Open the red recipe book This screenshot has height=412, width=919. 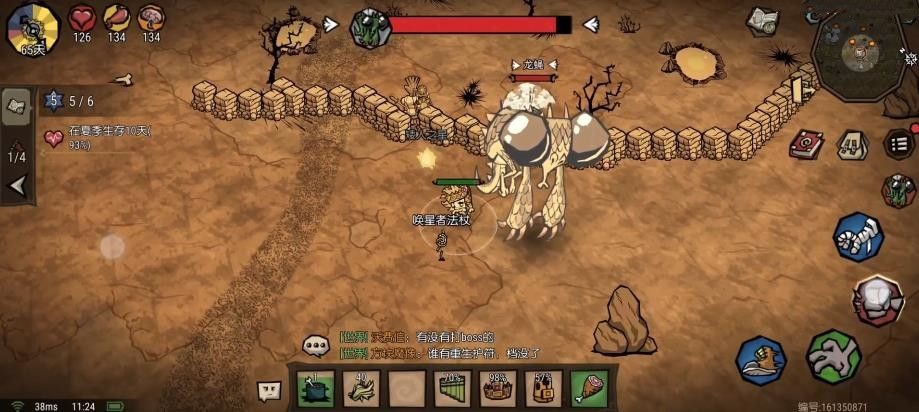(805, 144)
